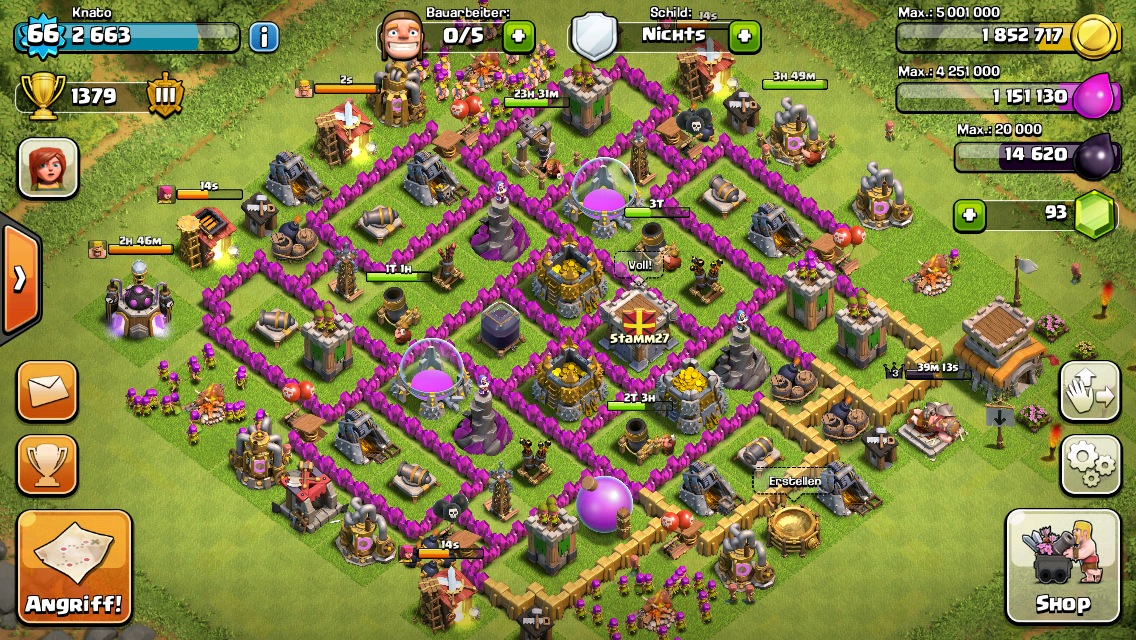Viewport: 1136px width, 640px height.
Task: Open the Shop menu
Action: [1062, 566]
